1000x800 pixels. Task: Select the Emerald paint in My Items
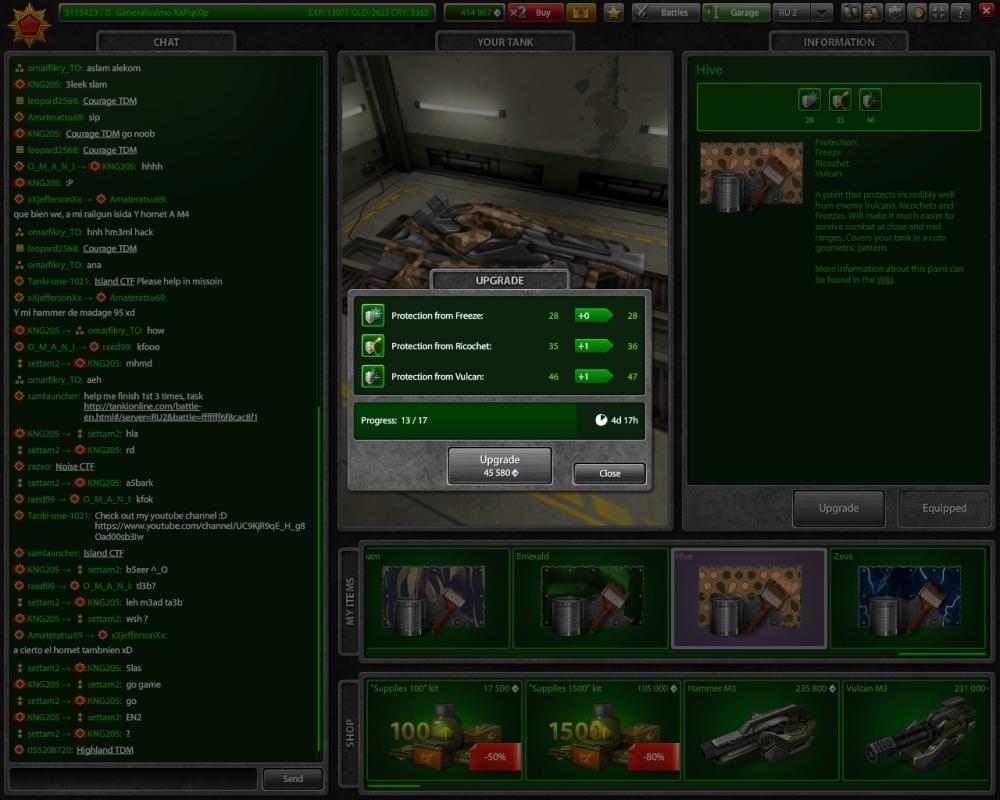coord(591,600)
